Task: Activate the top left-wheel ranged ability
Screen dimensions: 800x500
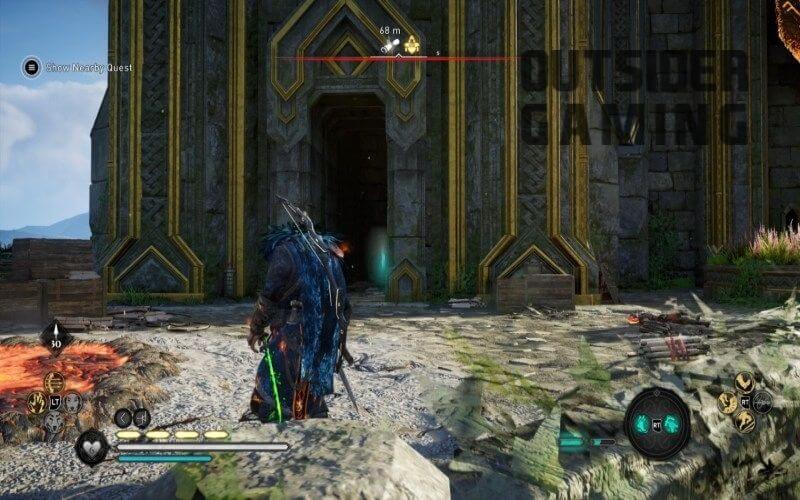Action: (55, 381)
